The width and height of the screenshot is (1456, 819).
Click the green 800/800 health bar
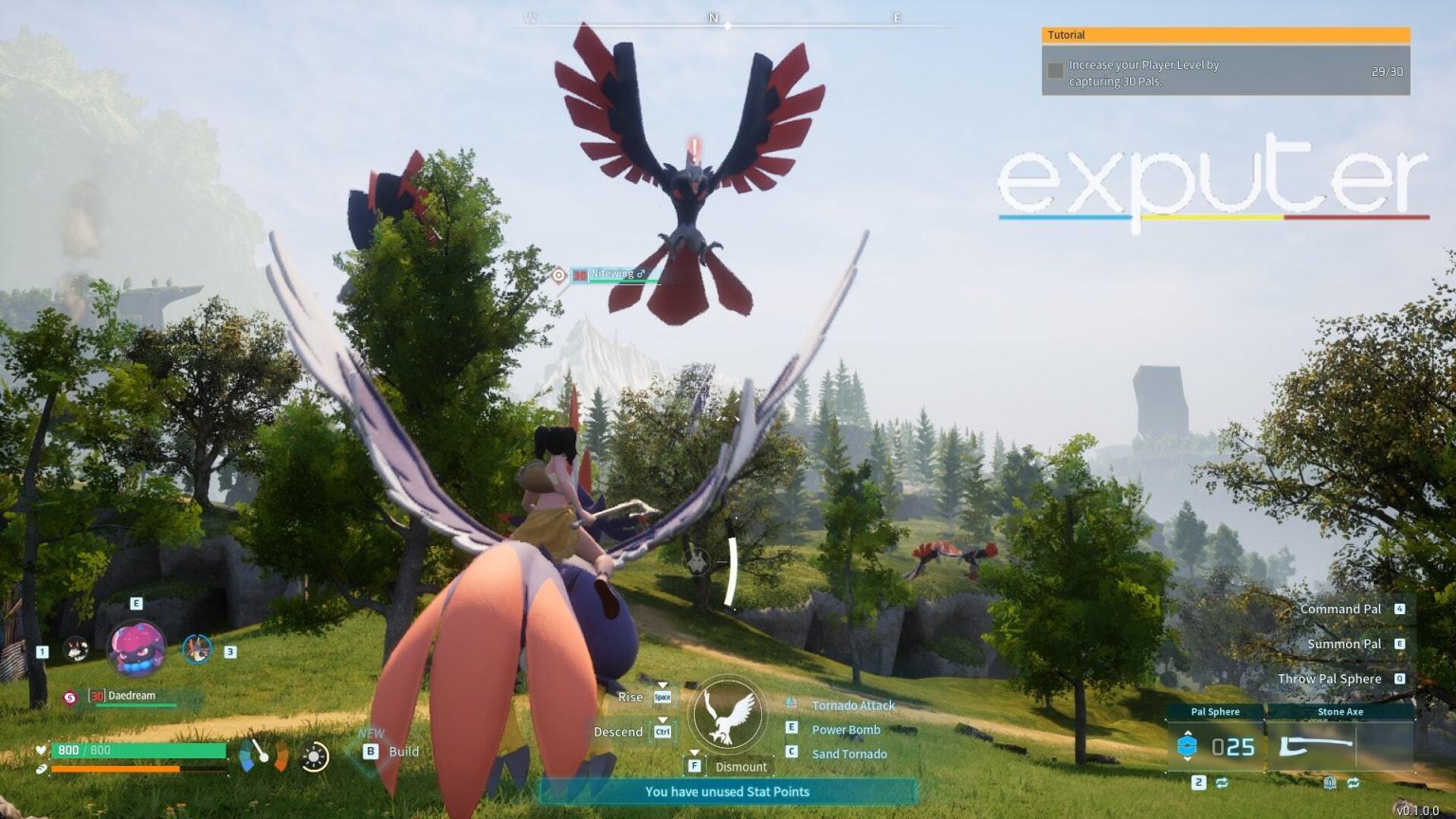(x=138, y=751)
